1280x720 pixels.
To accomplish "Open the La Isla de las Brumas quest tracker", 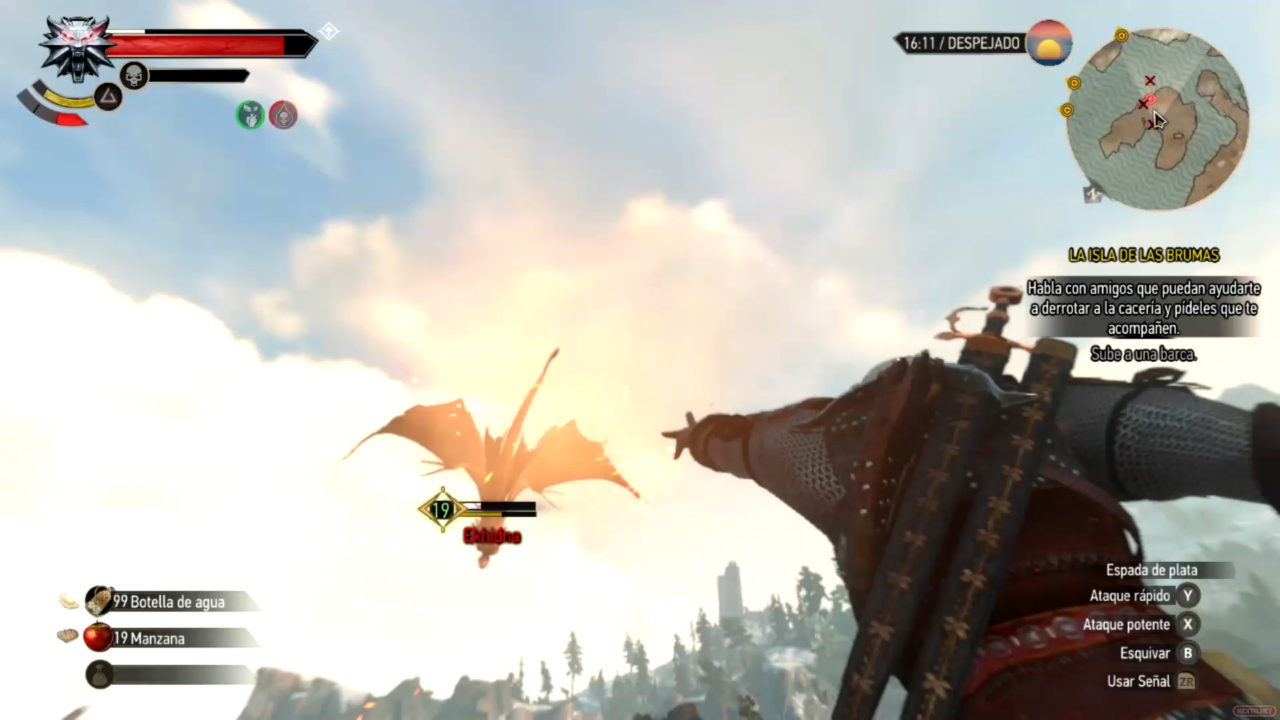I will click(x=1143, y=256).
